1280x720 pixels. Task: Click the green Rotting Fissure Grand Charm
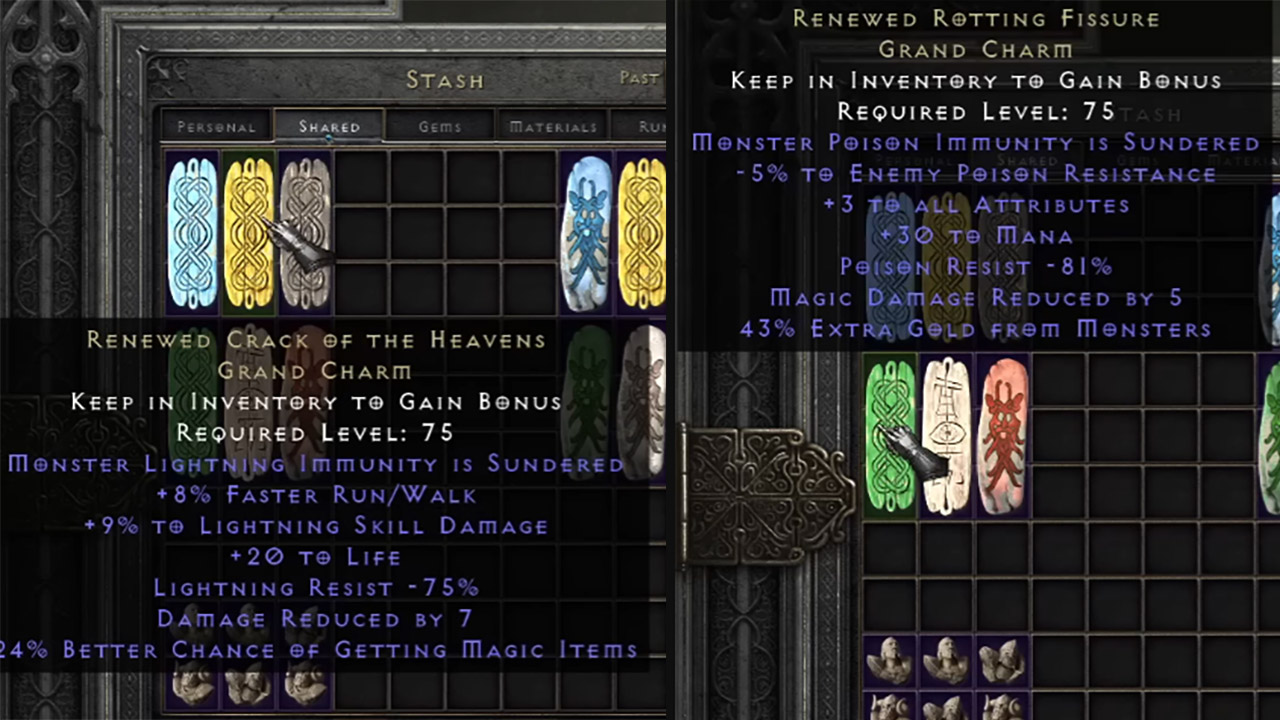click(889, 437)
